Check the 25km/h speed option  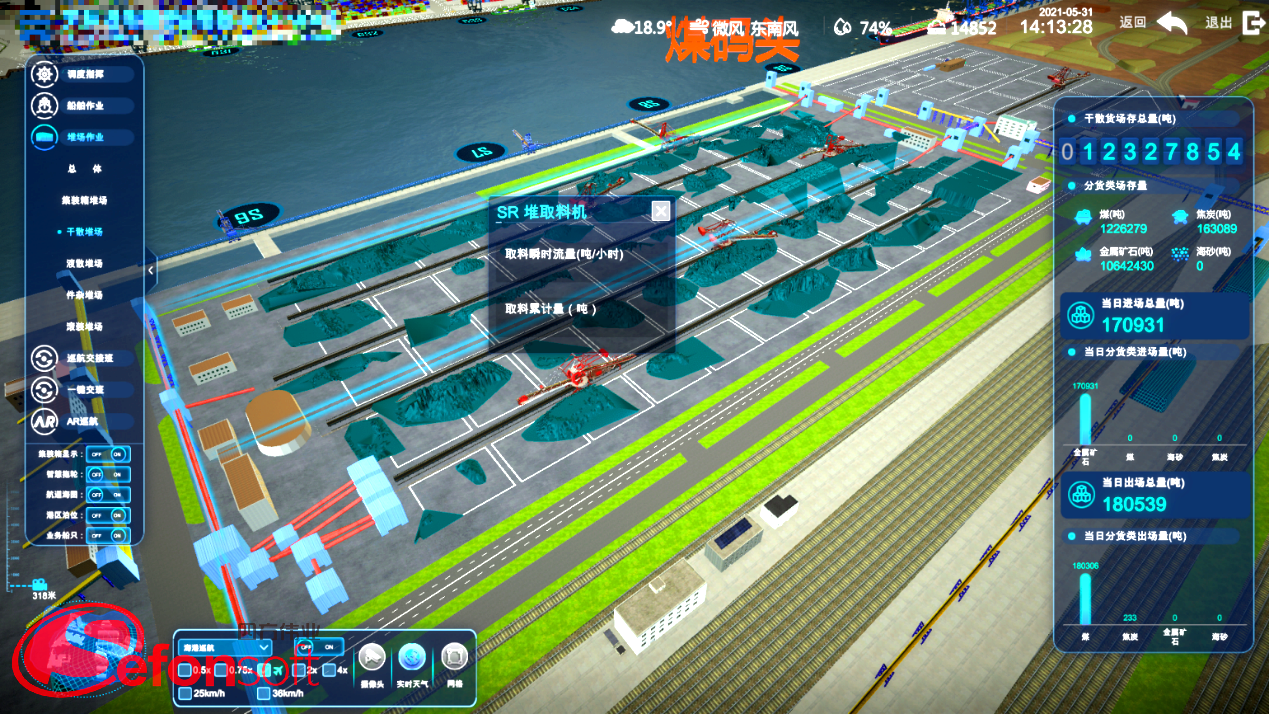coord(186,693)
